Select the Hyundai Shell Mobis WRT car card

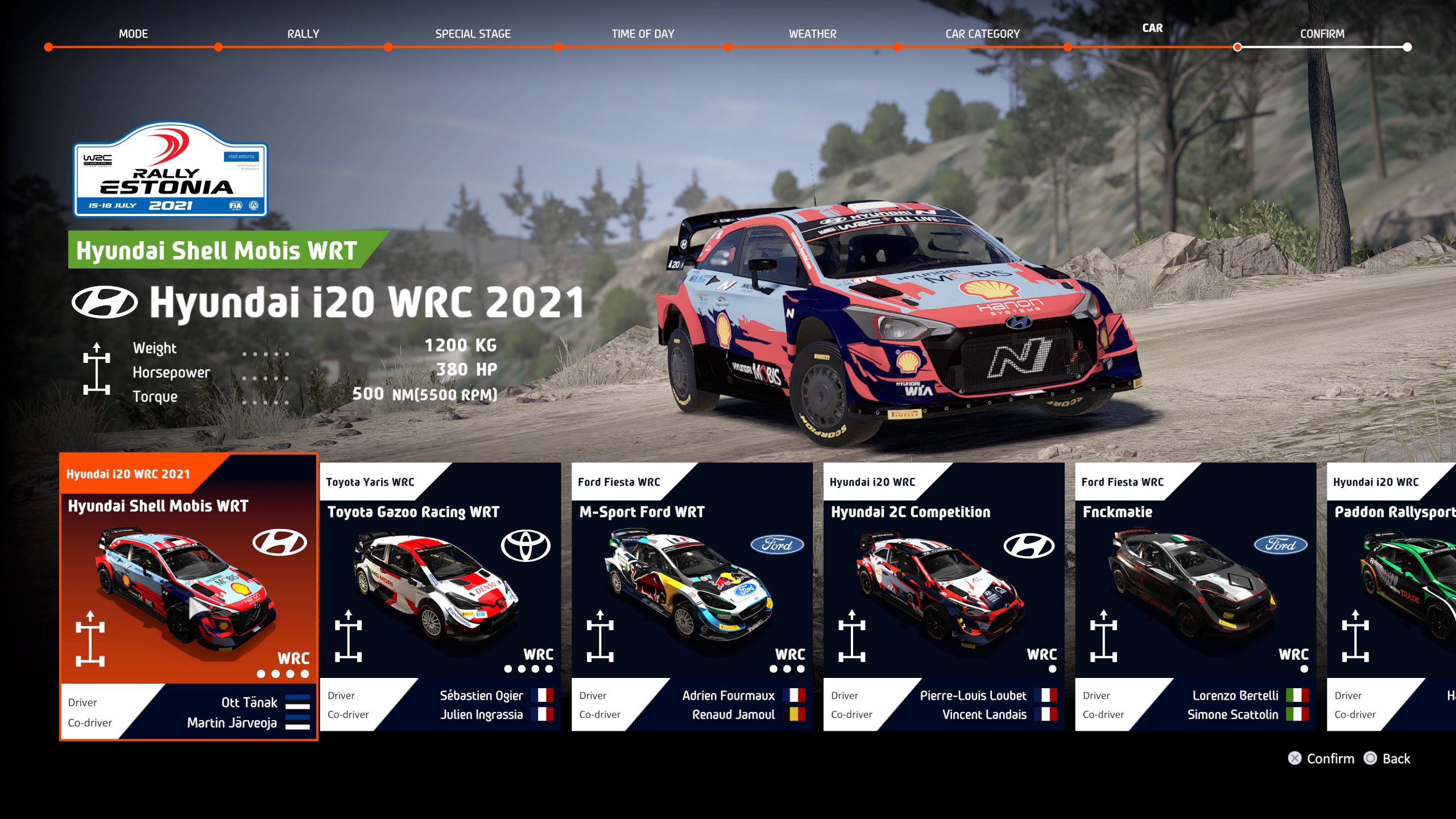(x=188, y=596)
